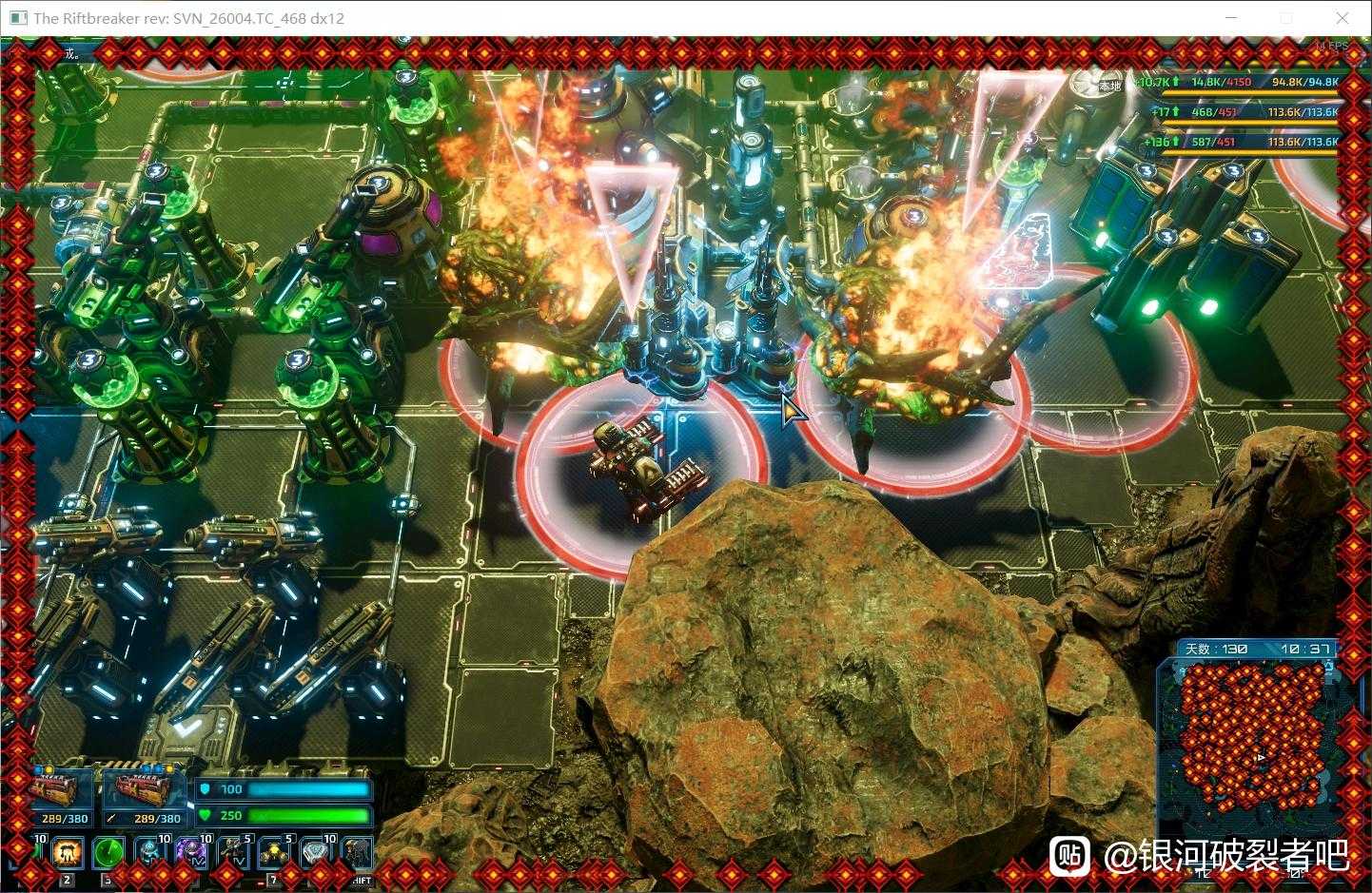
Task: Select the dark mech armor icon slot
Action: point(357,853)
